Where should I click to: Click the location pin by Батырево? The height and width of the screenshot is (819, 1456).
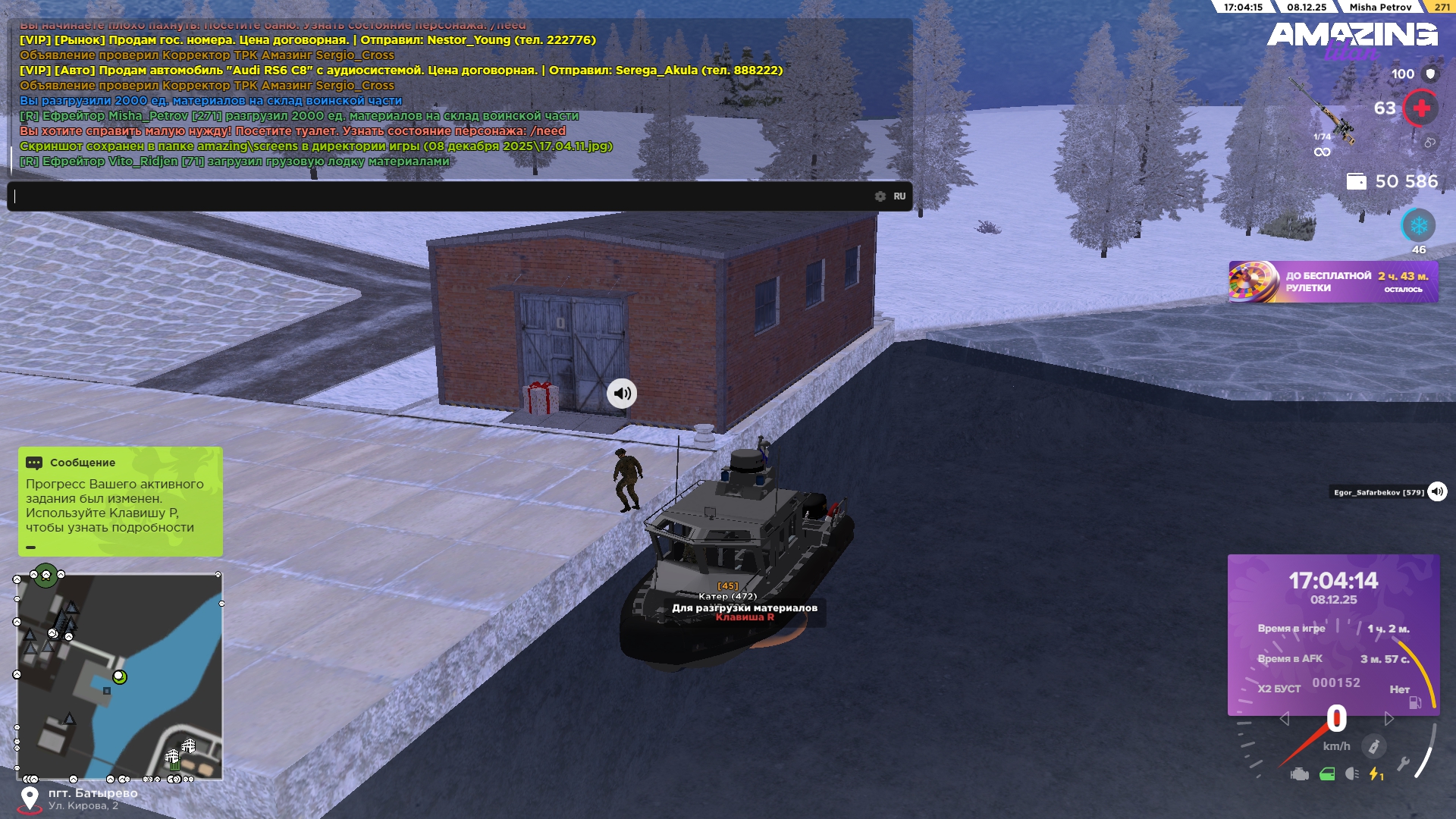[x=30, y=799]
